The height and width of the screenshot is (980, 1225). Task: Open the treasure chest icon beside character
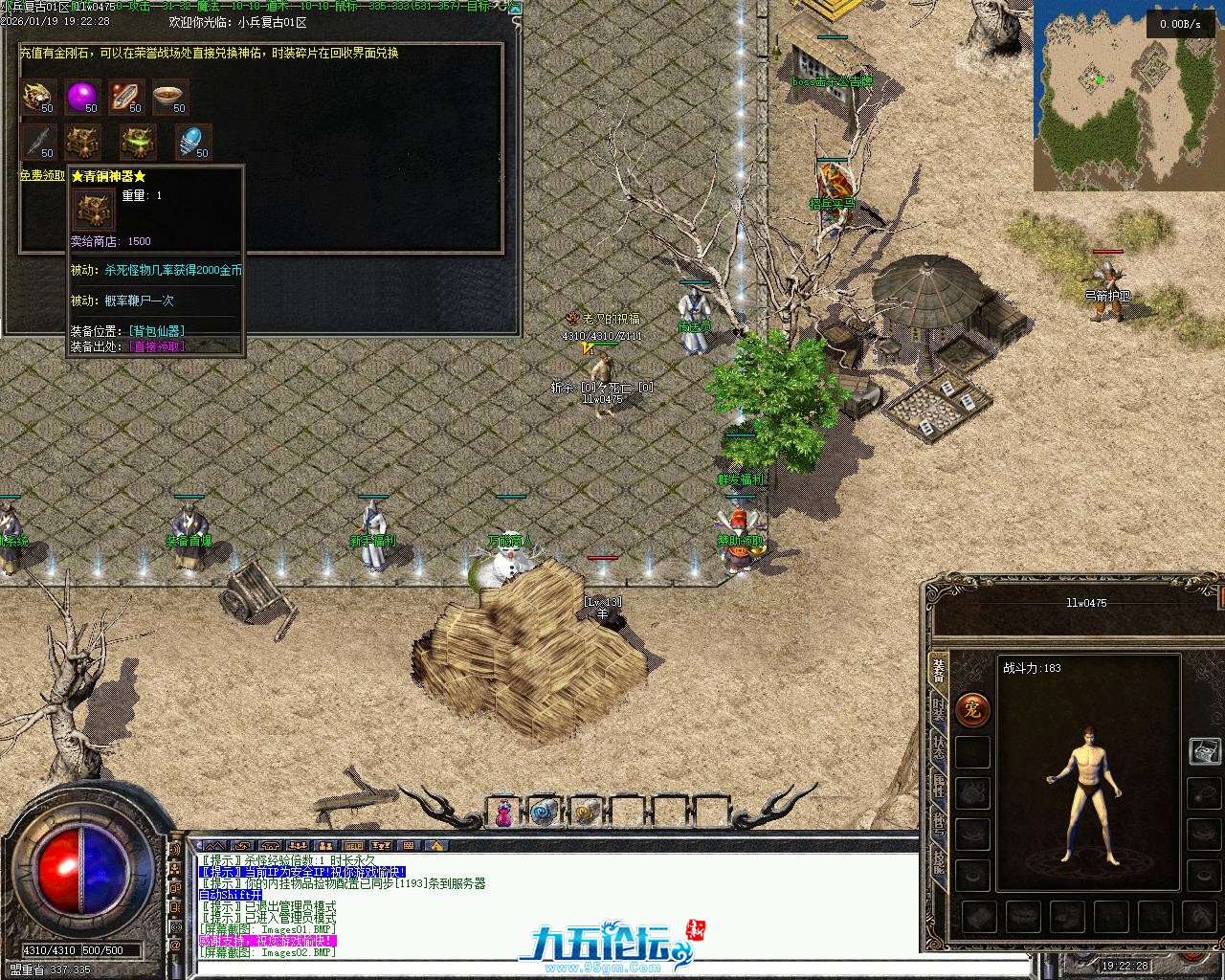(1204, 751)
